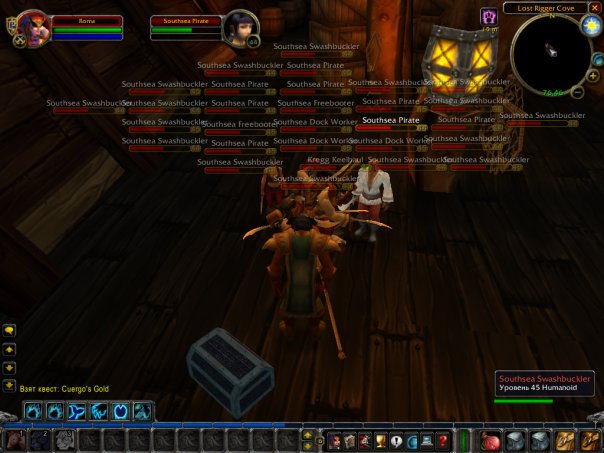Click the purple buff icon beside the minimap
The width and height of the screenshot is (604, 453).
tap(489, 17)
